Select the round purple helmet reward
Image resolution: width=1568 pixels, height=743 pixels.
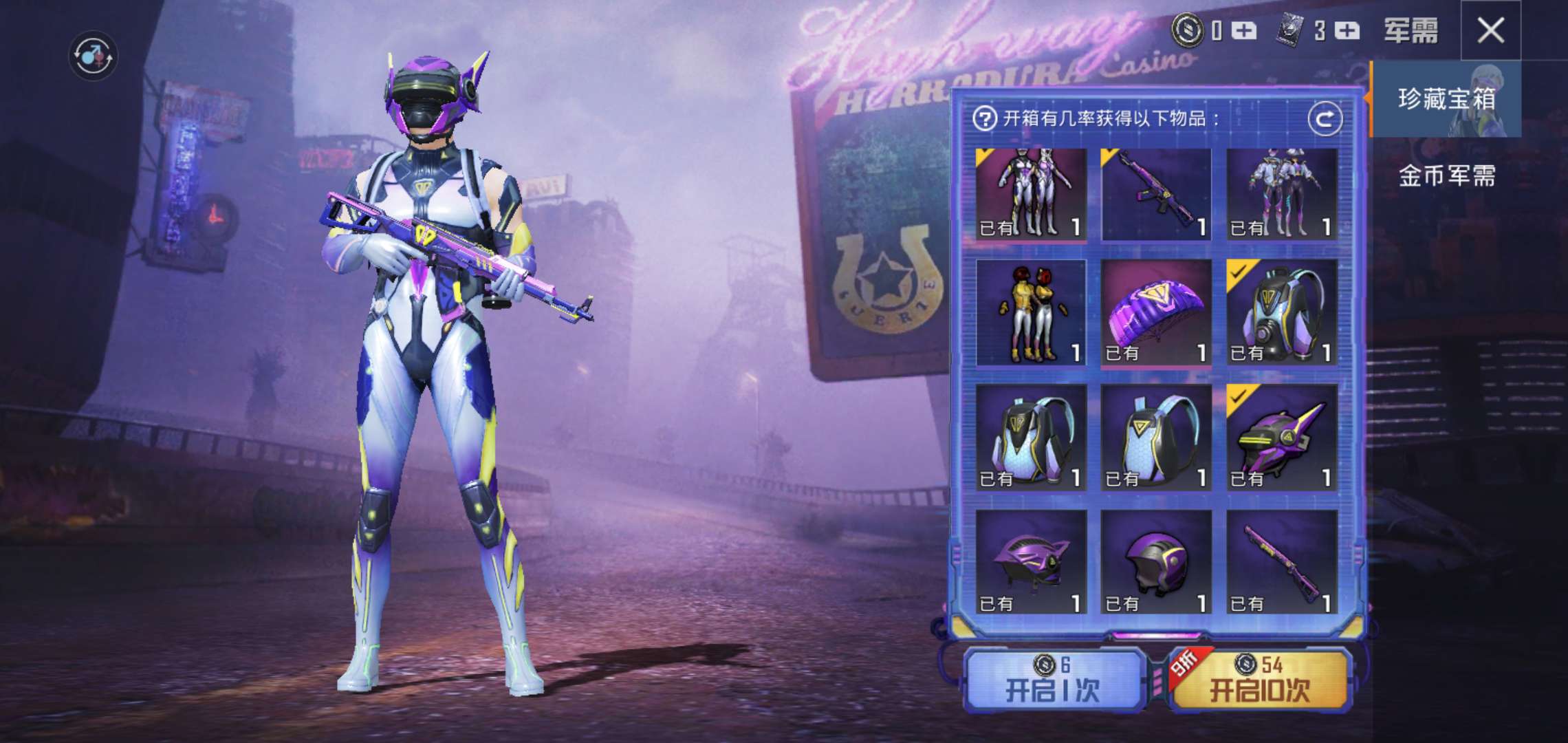pyautogui.click(x=1155, y=563)
